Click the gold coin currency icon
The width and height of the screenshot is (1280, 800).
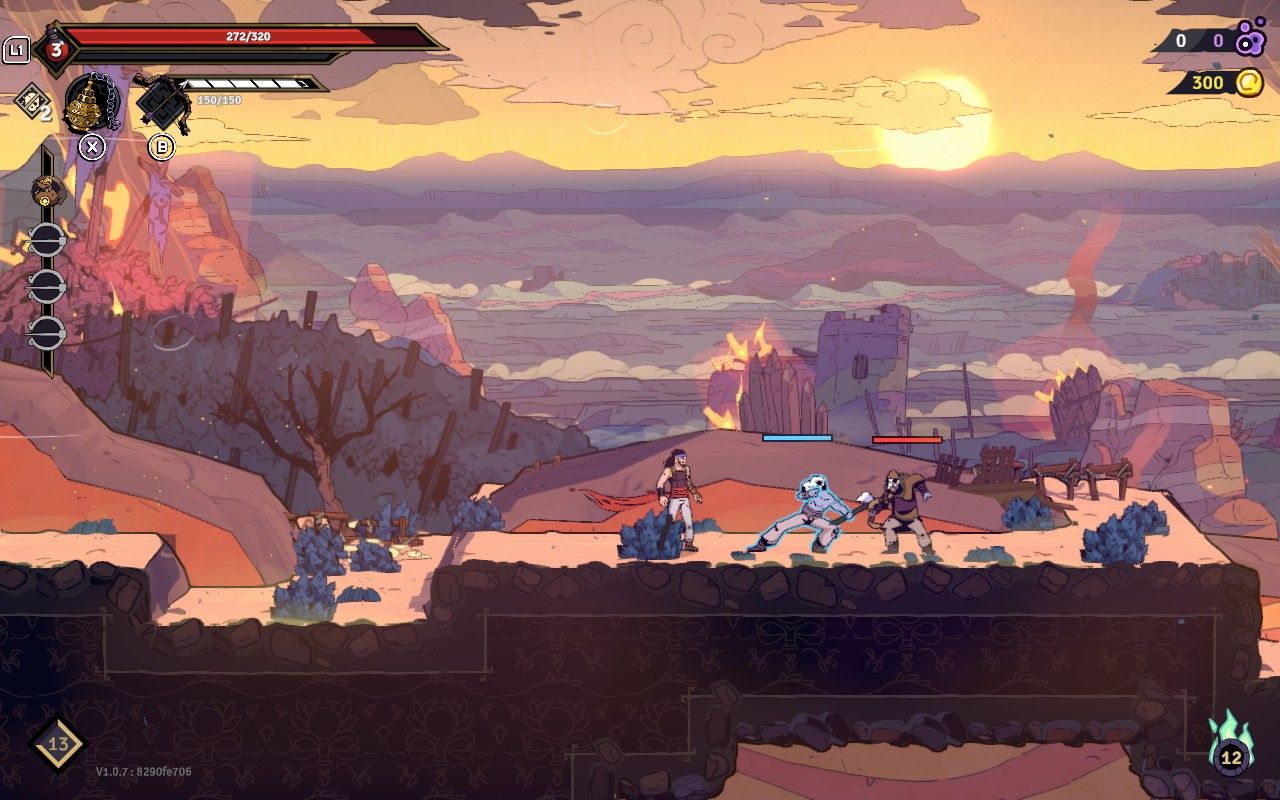pos(1249,83)
